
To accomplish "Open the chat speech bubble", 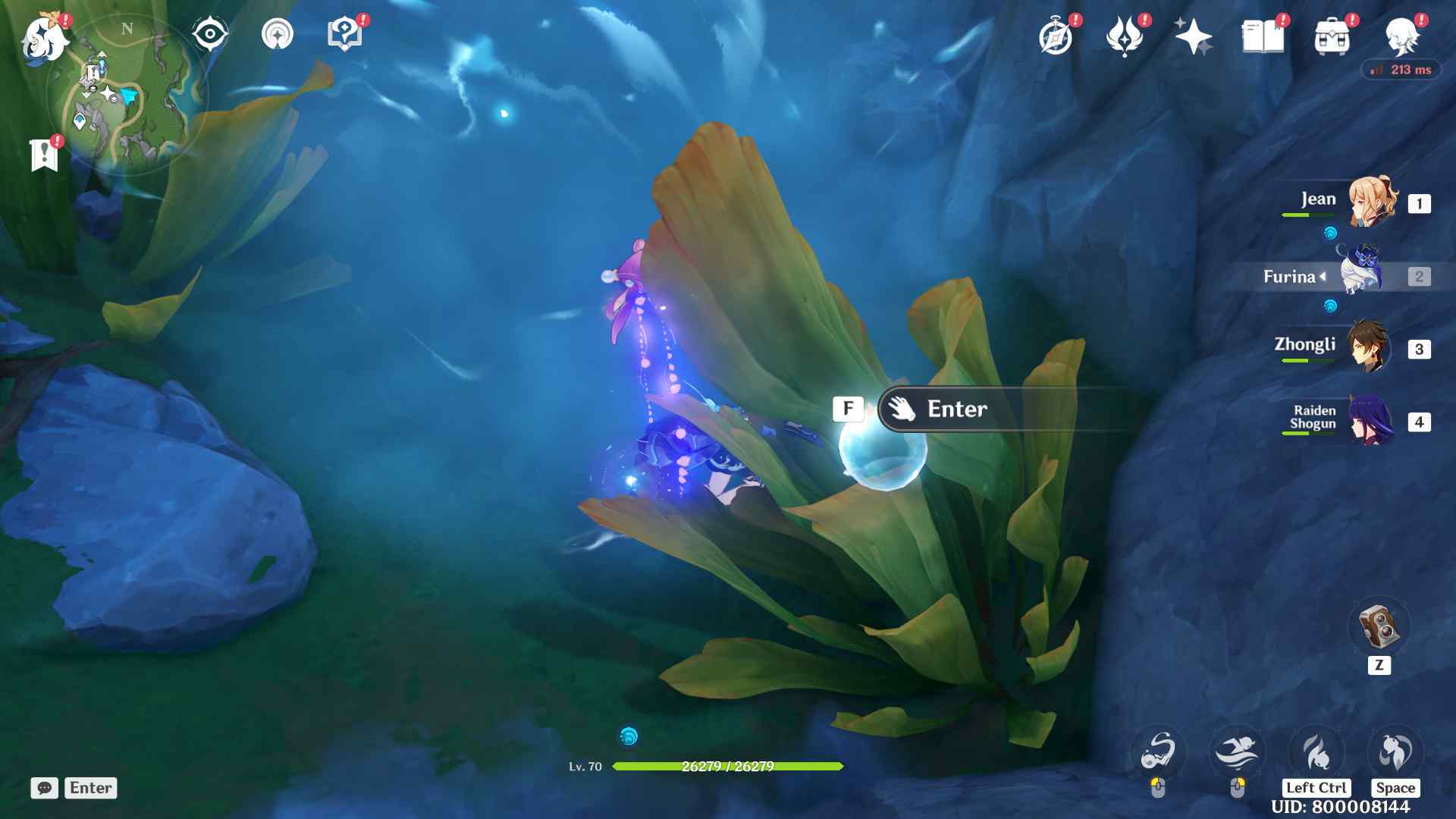I will (45, 788).
